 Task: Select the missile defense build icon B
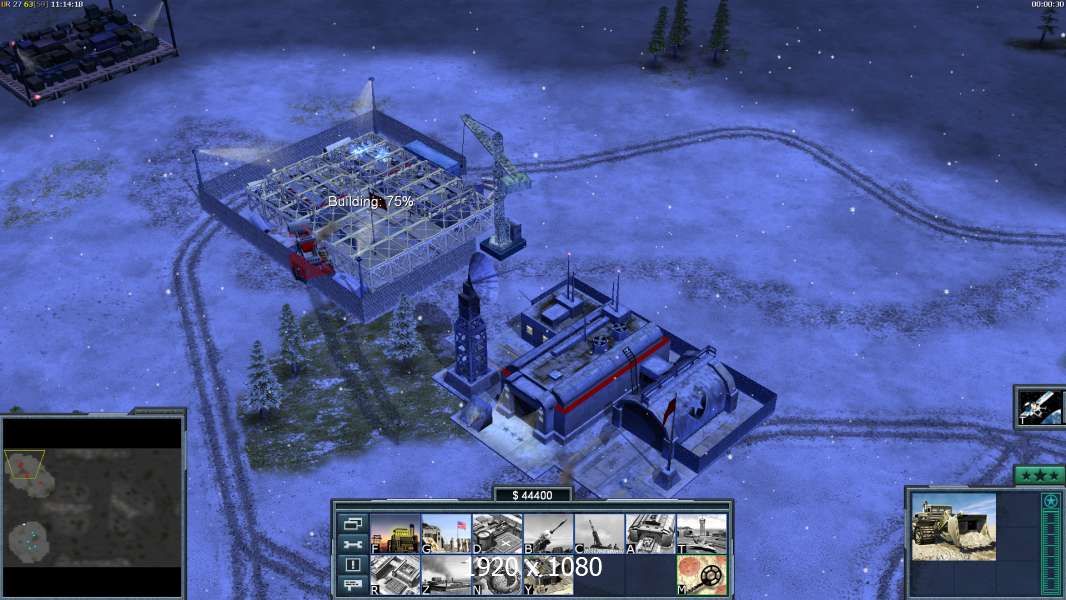pyautogui.click(x=548, y=533)
